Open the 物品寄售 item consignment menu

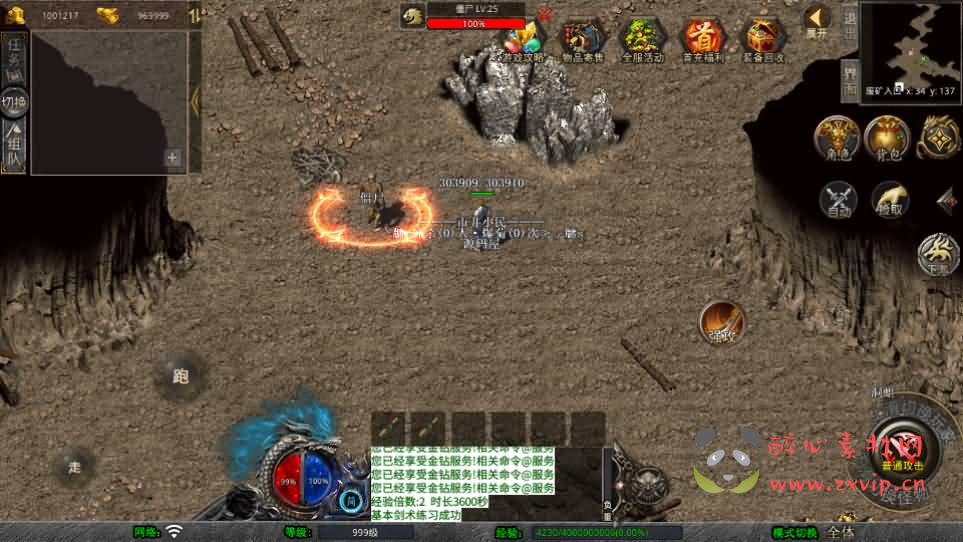583,40
